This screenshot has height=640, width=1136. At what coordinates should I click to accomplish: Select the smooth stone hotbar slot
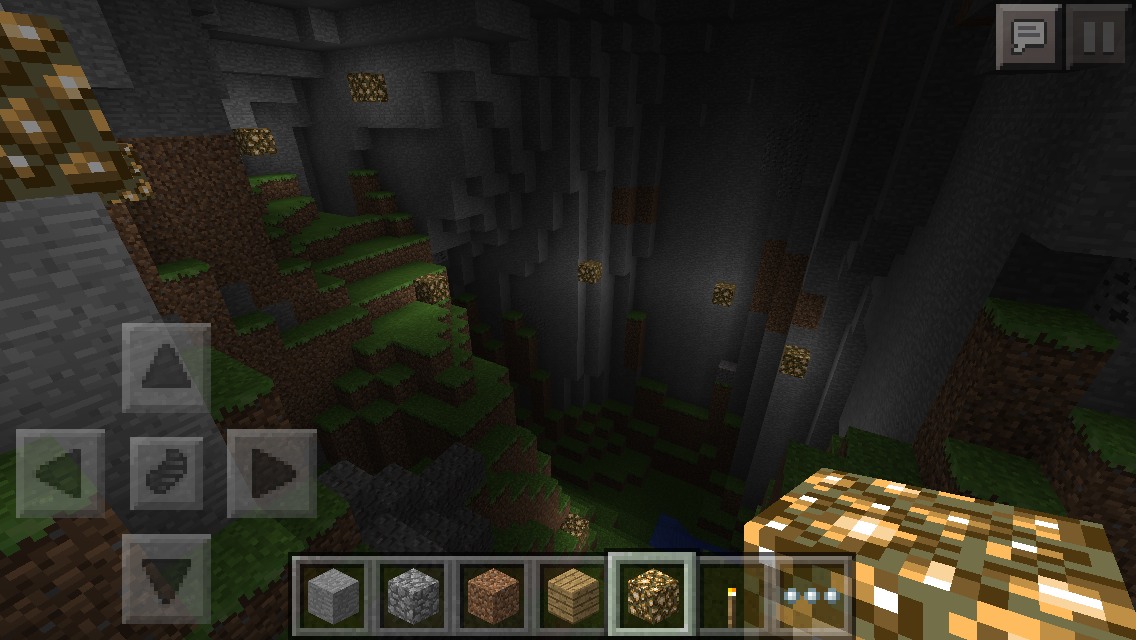[332, 594]
